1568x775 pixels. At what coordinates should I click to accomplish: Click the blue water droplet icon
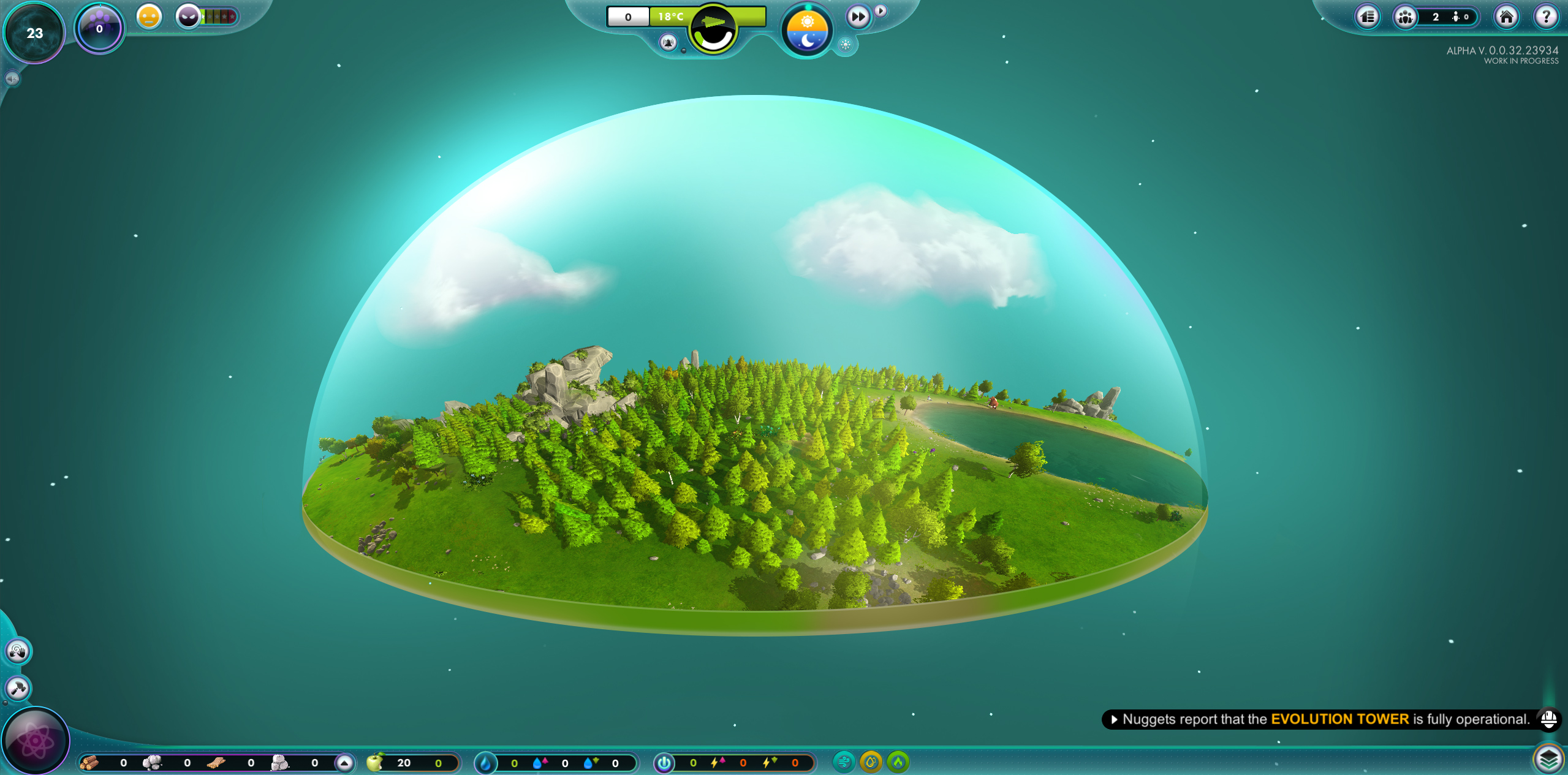click(485, 763)
